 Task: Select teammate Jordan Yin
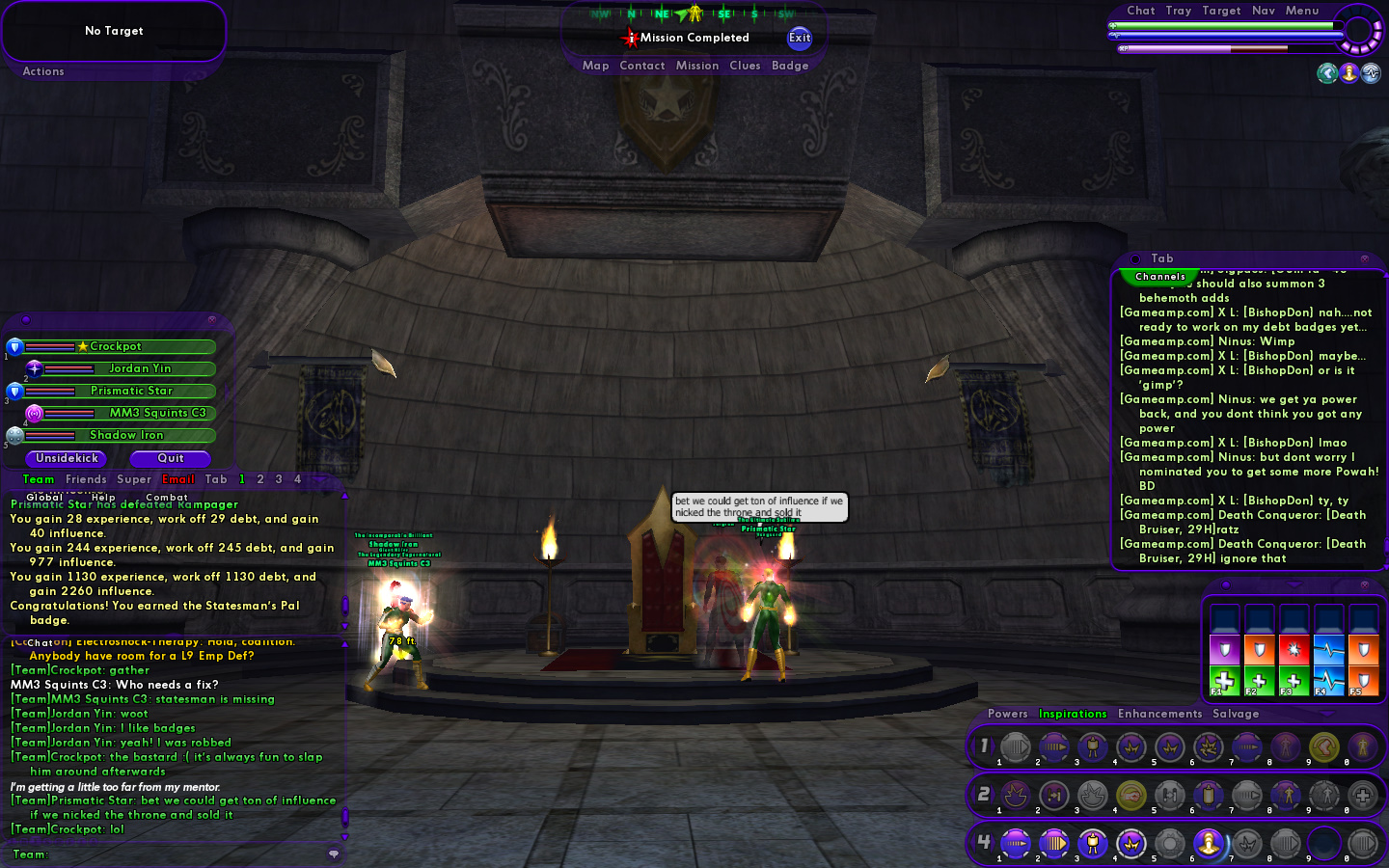coord(139,368)
